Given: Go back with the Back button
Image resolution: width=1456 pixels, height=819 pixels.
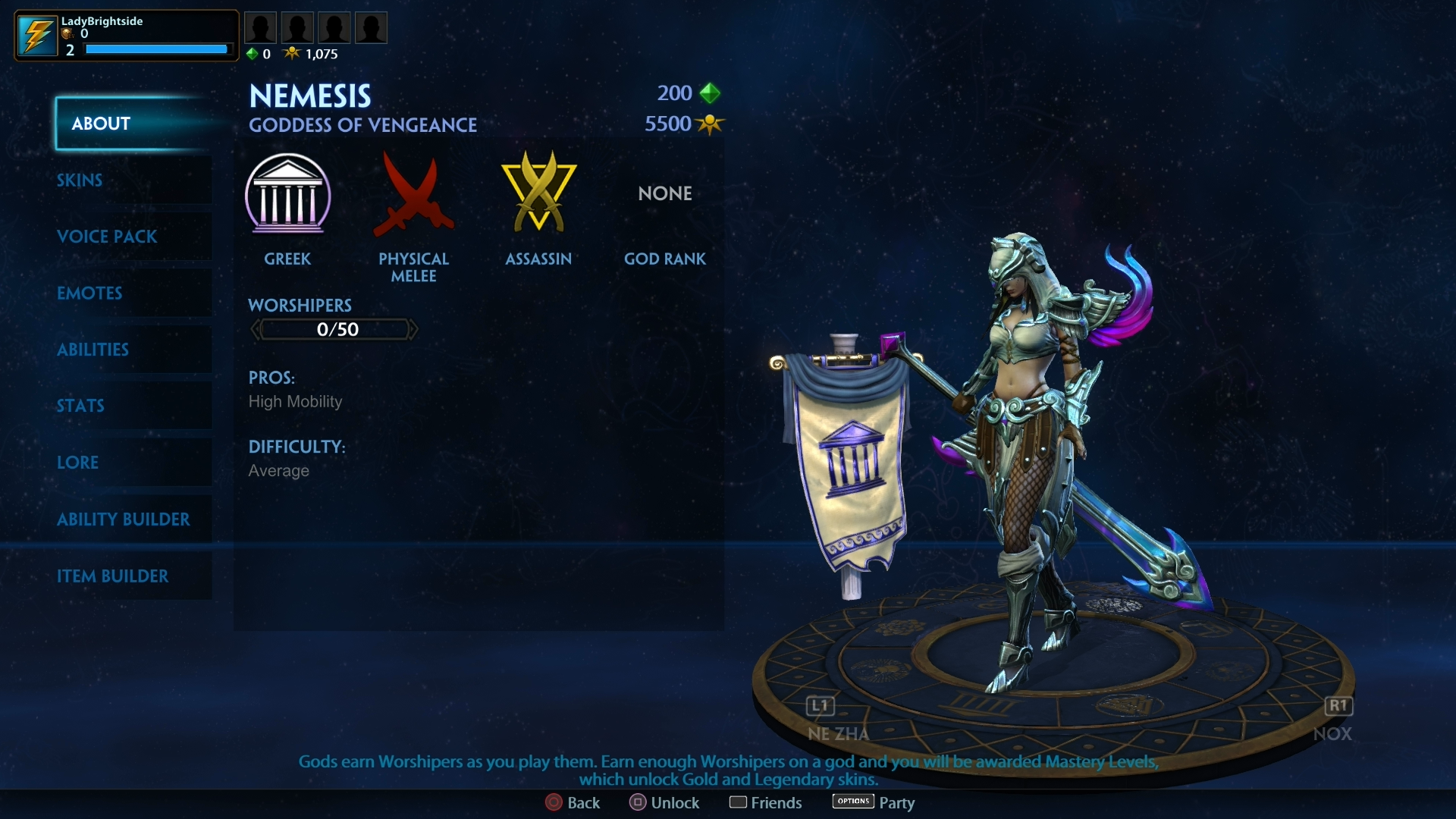Looking at the screenshot, I should point(554,802).
